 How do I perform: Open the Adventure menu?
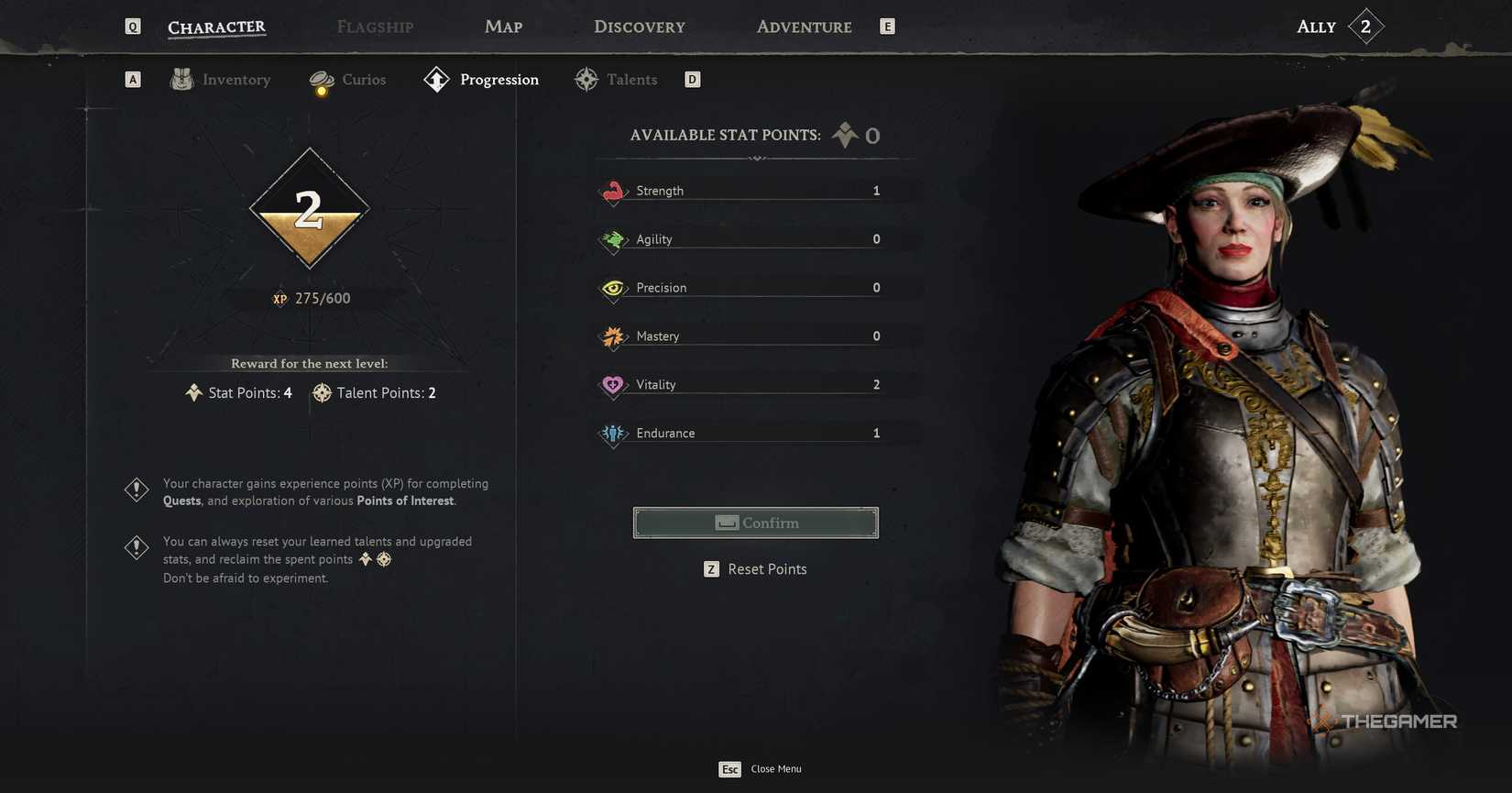(x=803, y=26)
